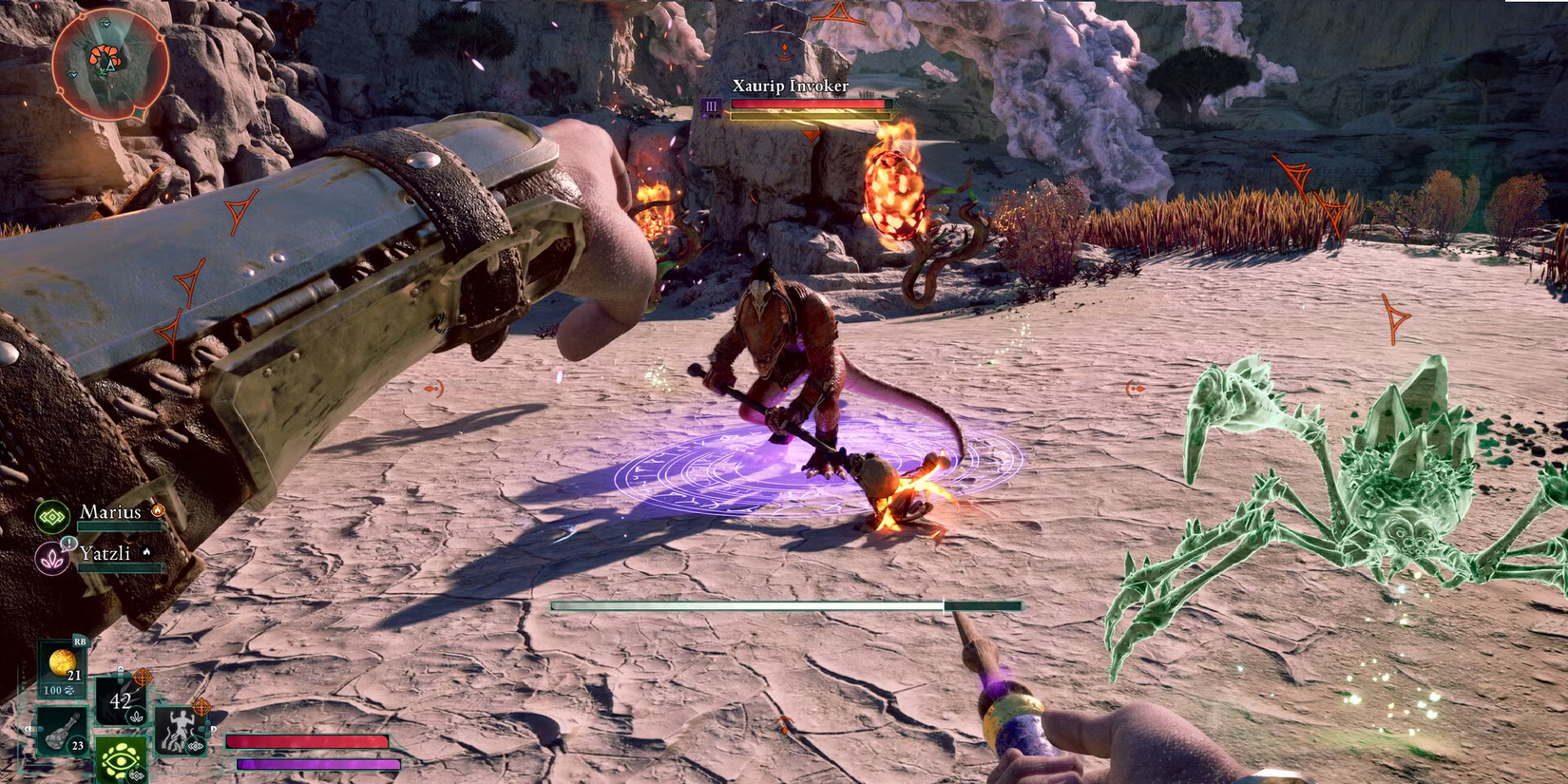The height and width of the screenshot is (784, 1568).
Task: Toggle the RB binding badge on the grenade slot
Action: (82, 641)
